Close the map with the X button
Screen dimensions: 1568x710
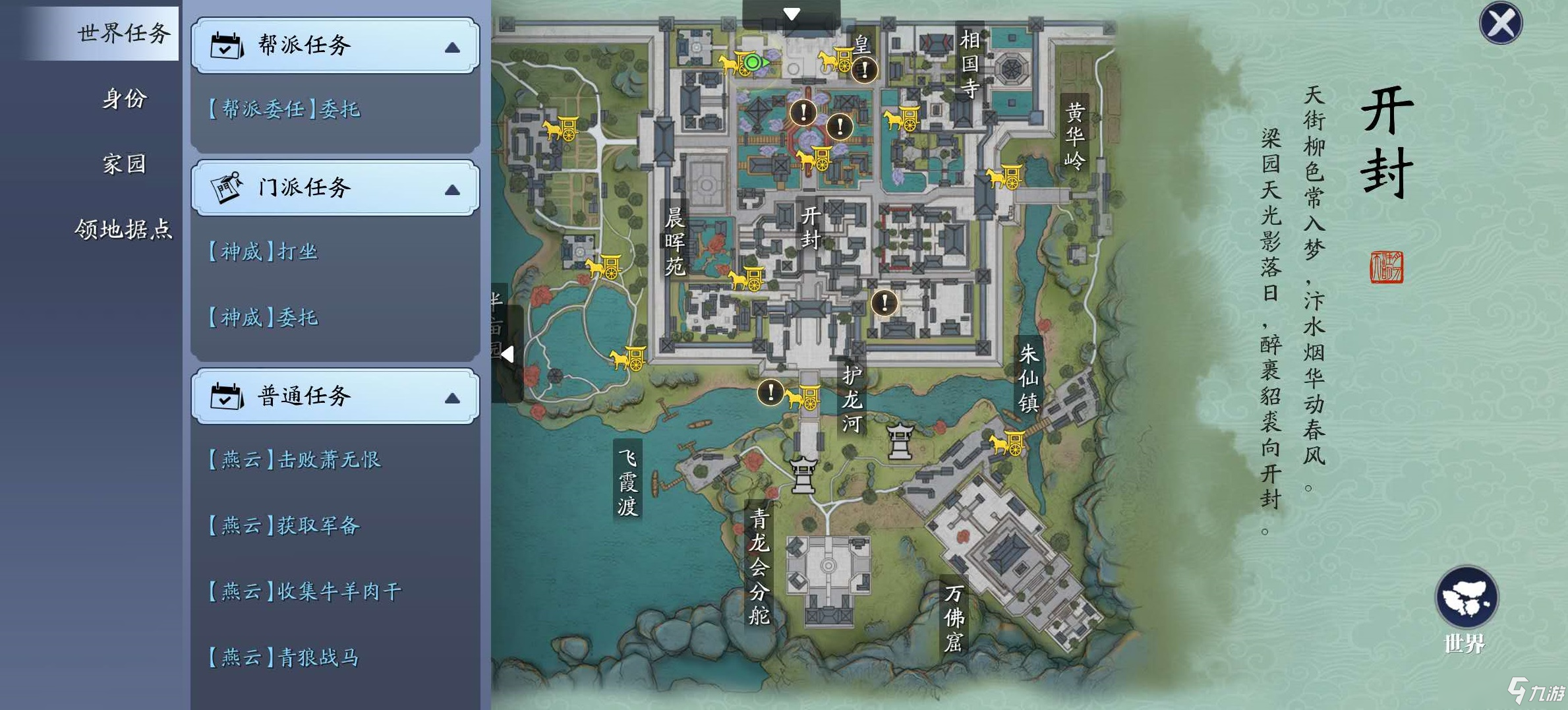pyautogui.click(x=1500, y=24)
